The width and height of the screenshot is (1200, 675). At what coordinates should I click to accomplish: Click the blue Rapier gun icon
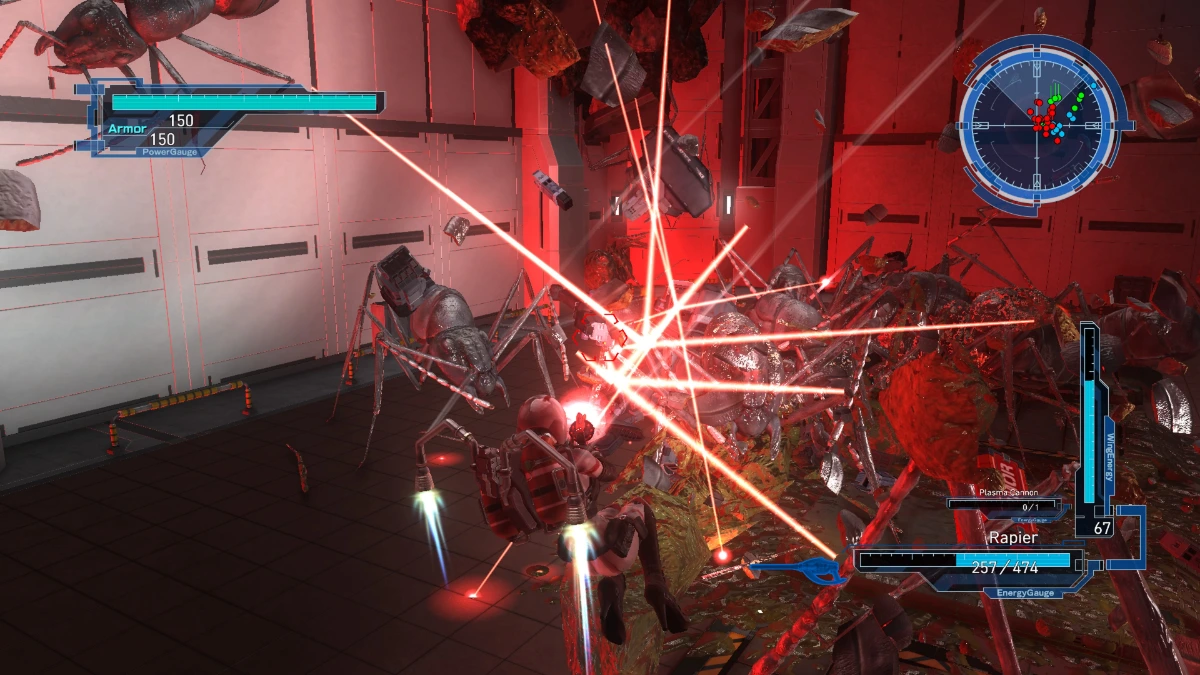pyautogui.click(x=800, y=572)
